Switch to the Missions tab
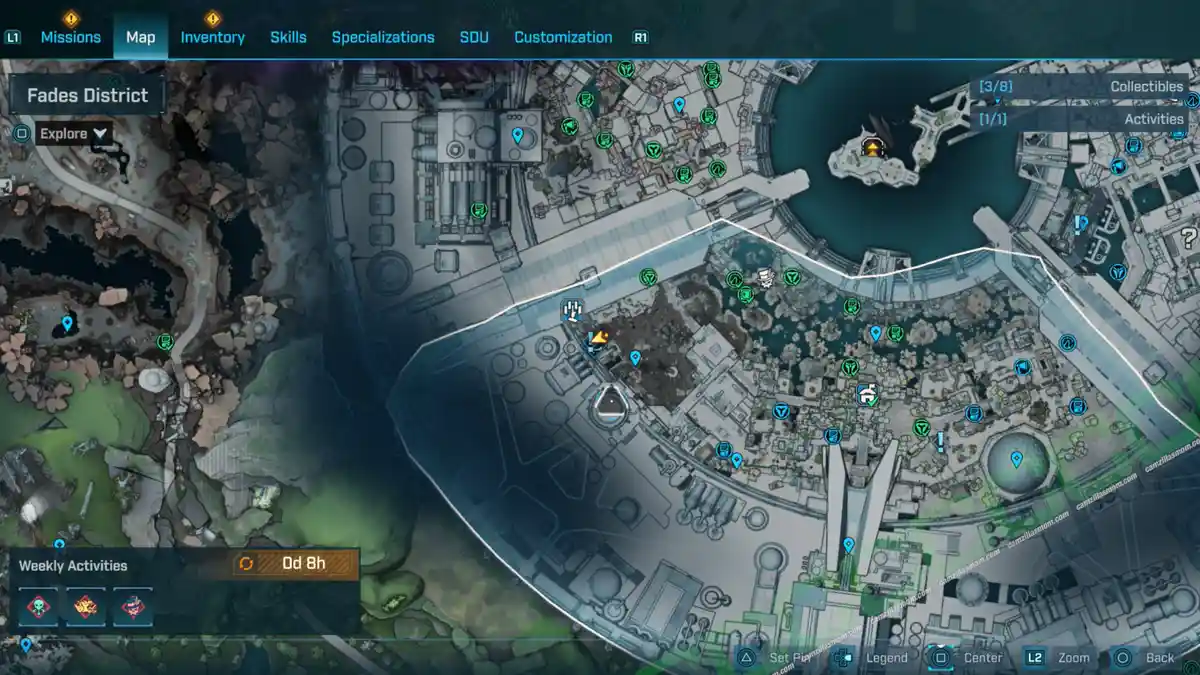This screenshot has height=675, width=1200. point(70,37)
